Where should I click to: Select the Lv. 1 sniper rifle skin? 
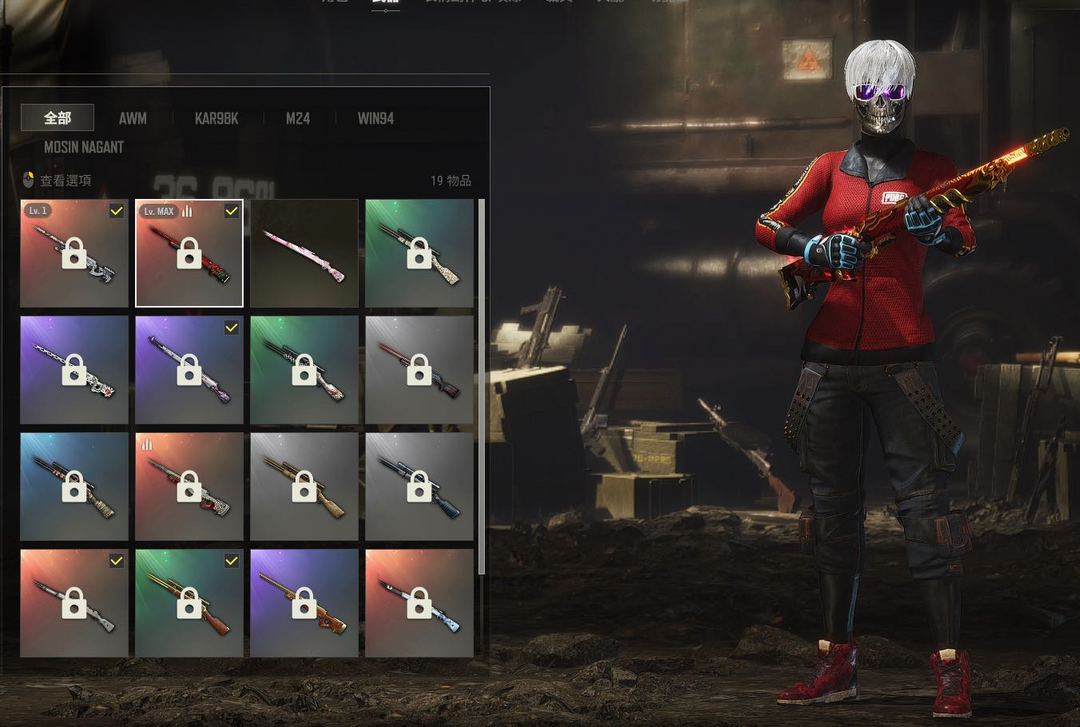(74, 253)
